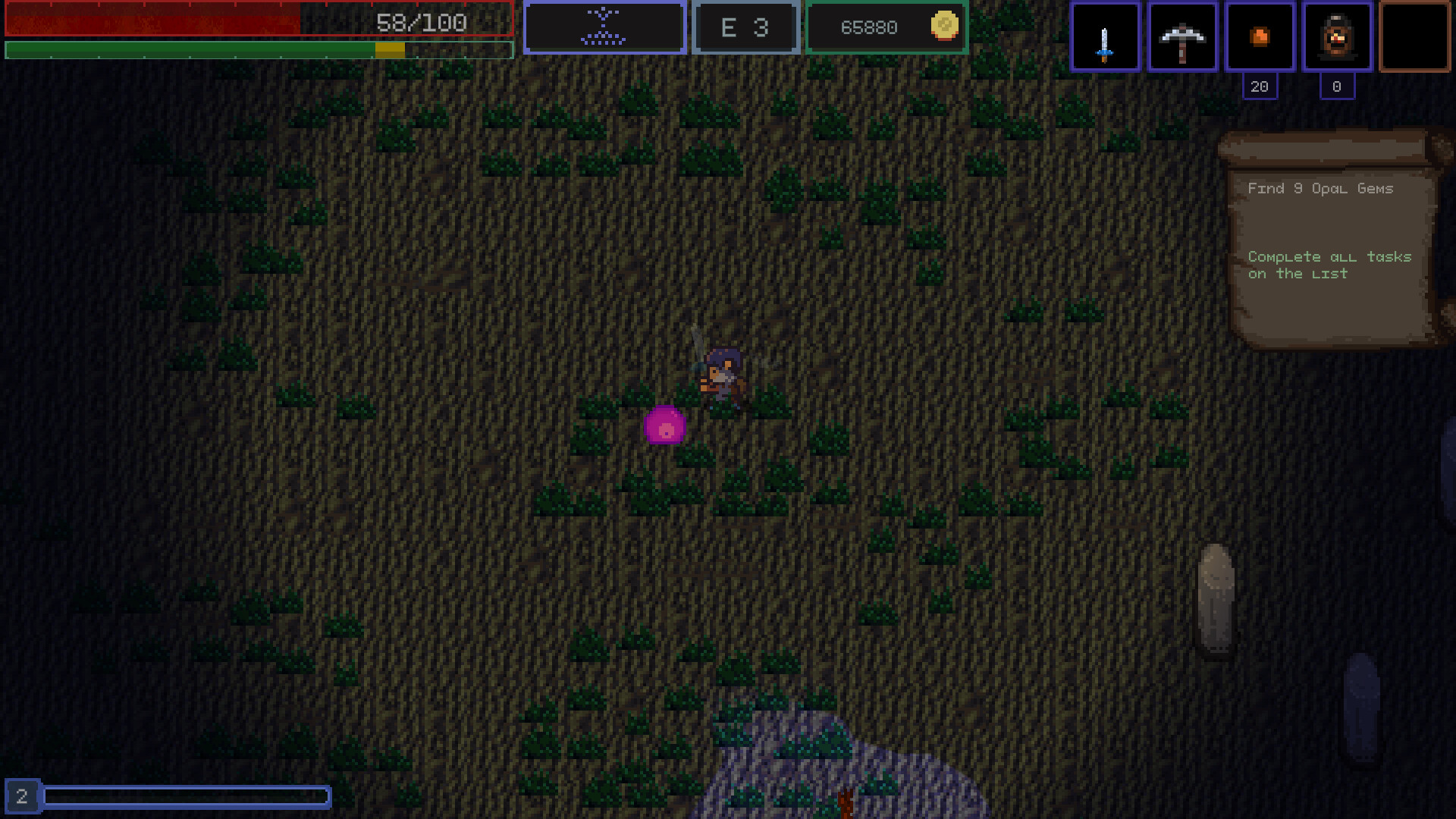Click the Complete all tasks text
Image resolution: width=1456 pixels, height=819 pixels.
1329,265
